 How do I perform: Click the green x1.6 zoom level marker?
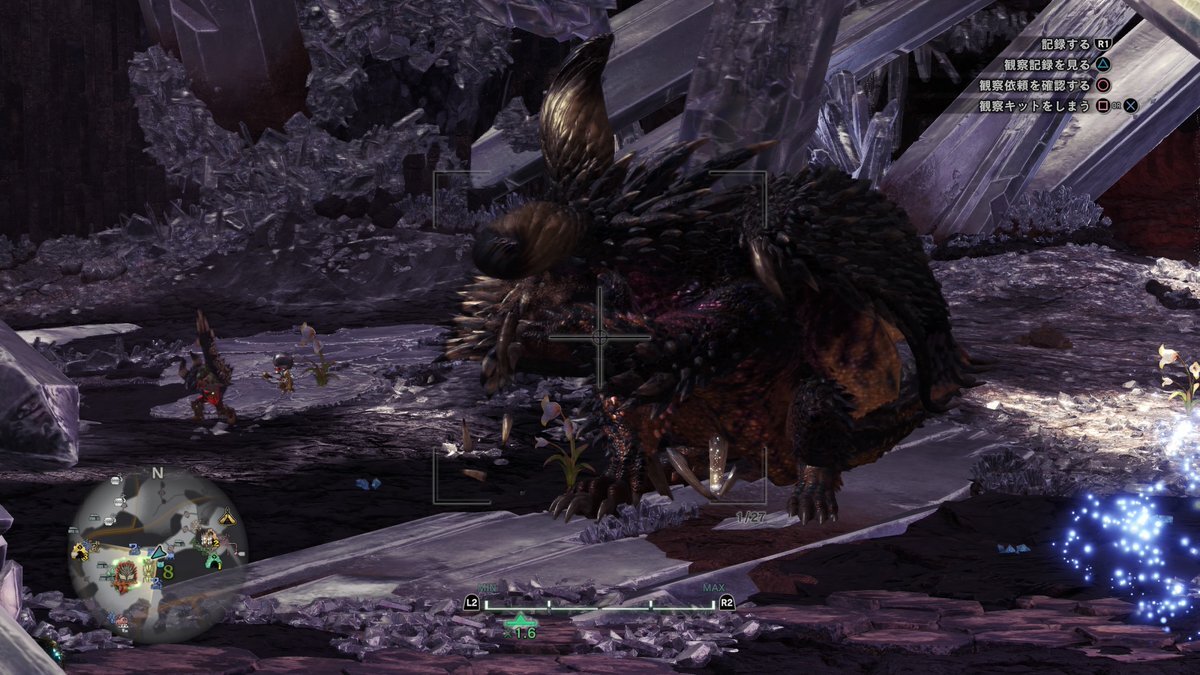tap(520, 622)
